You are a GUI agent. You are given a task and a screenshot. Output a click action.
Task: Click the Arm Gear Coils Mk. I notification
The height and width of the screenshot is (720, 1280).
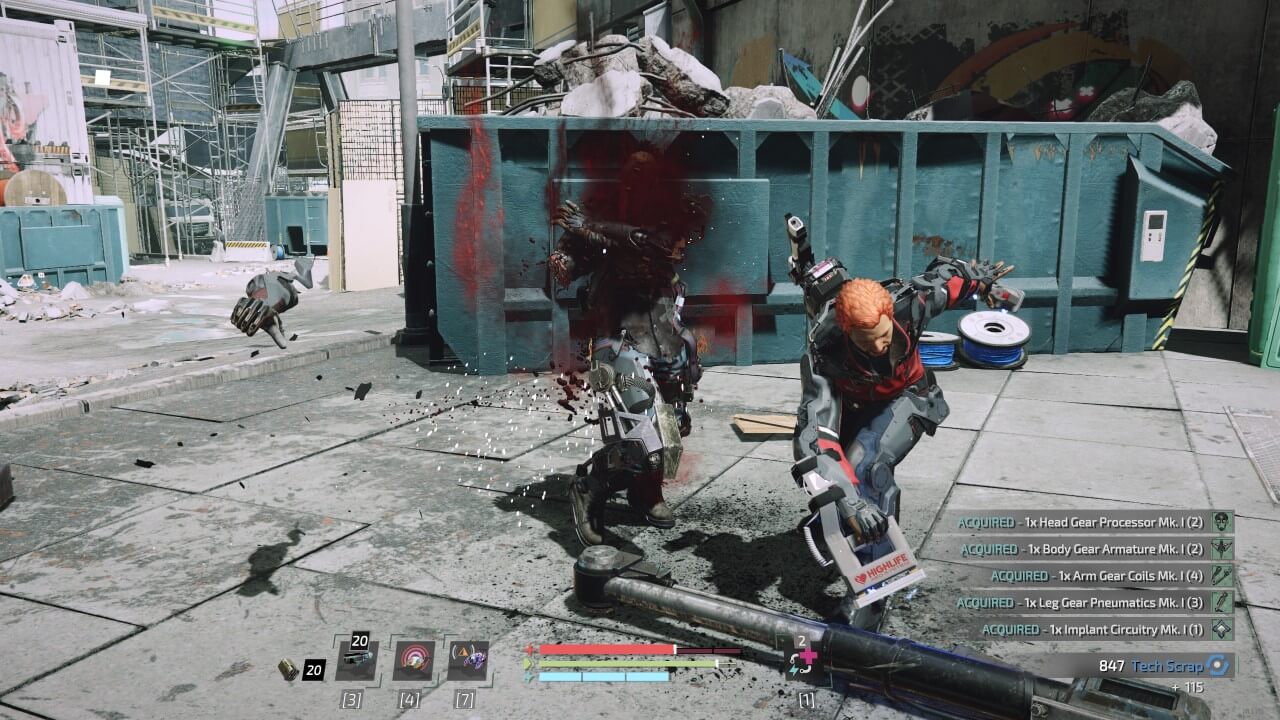pyautogui.click(x=1100, y=576)
